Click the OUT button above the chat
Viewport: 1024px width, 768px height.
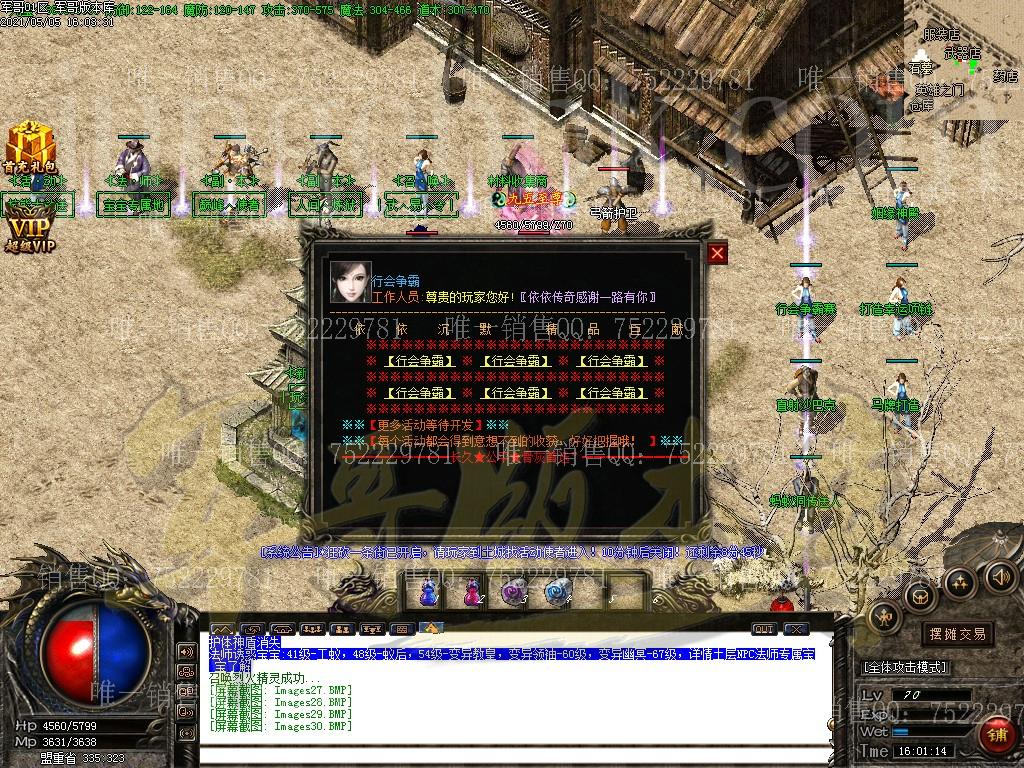pyautogui.click(x=763, y=629)
